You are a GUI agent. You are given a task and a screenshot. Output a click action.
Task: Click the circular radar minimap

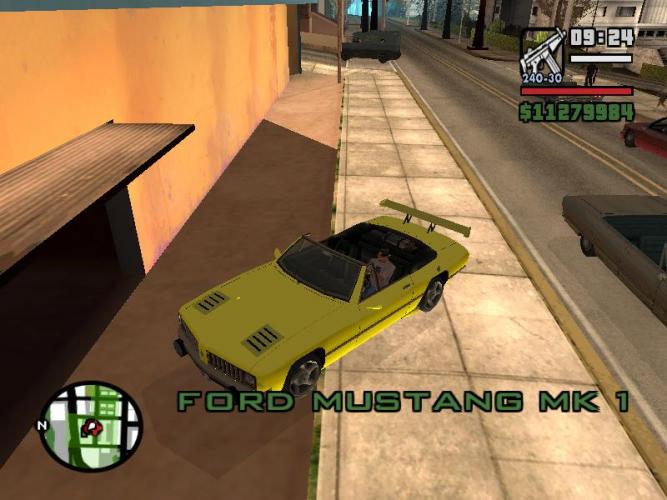coord(90,427)
